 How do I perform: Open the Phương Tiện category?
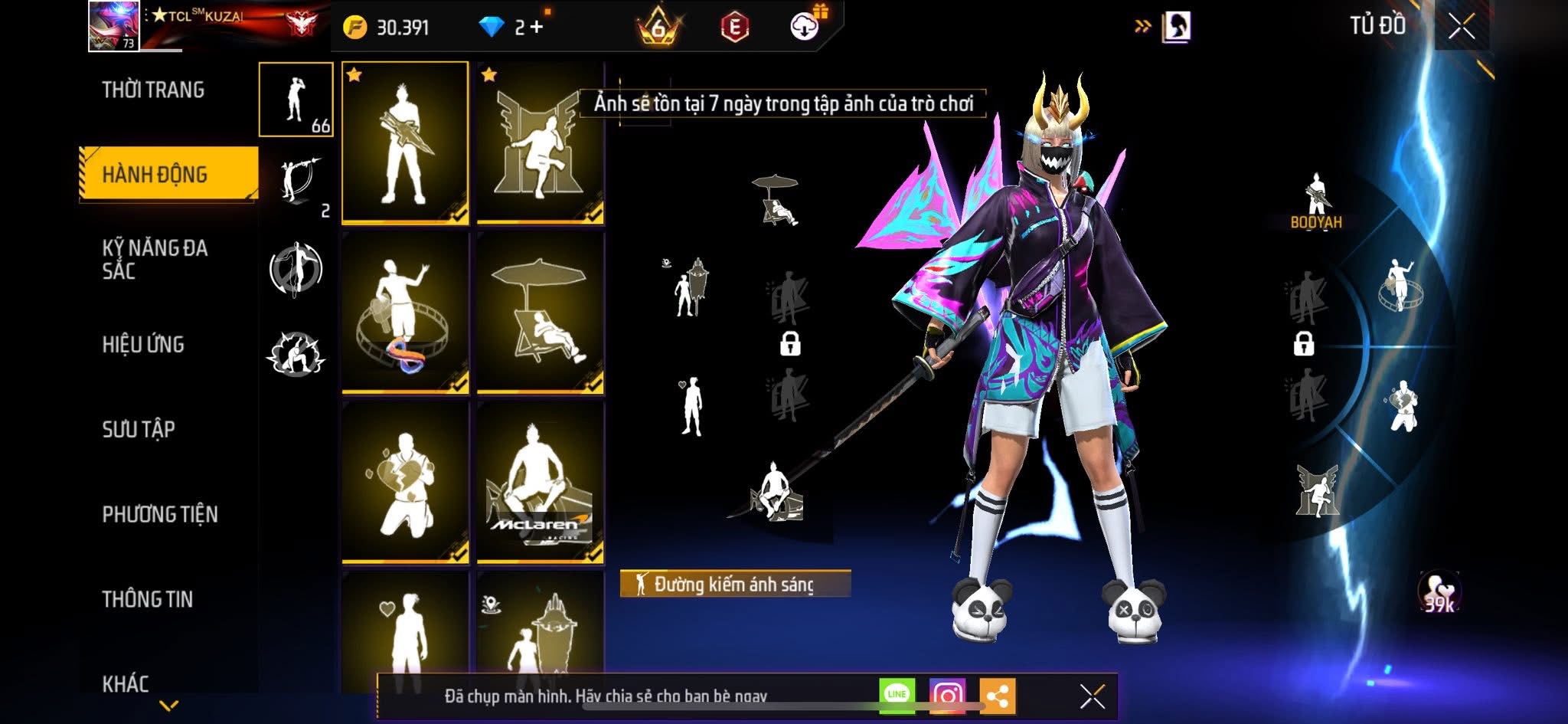pyautogui.click(x=160, y=514)
